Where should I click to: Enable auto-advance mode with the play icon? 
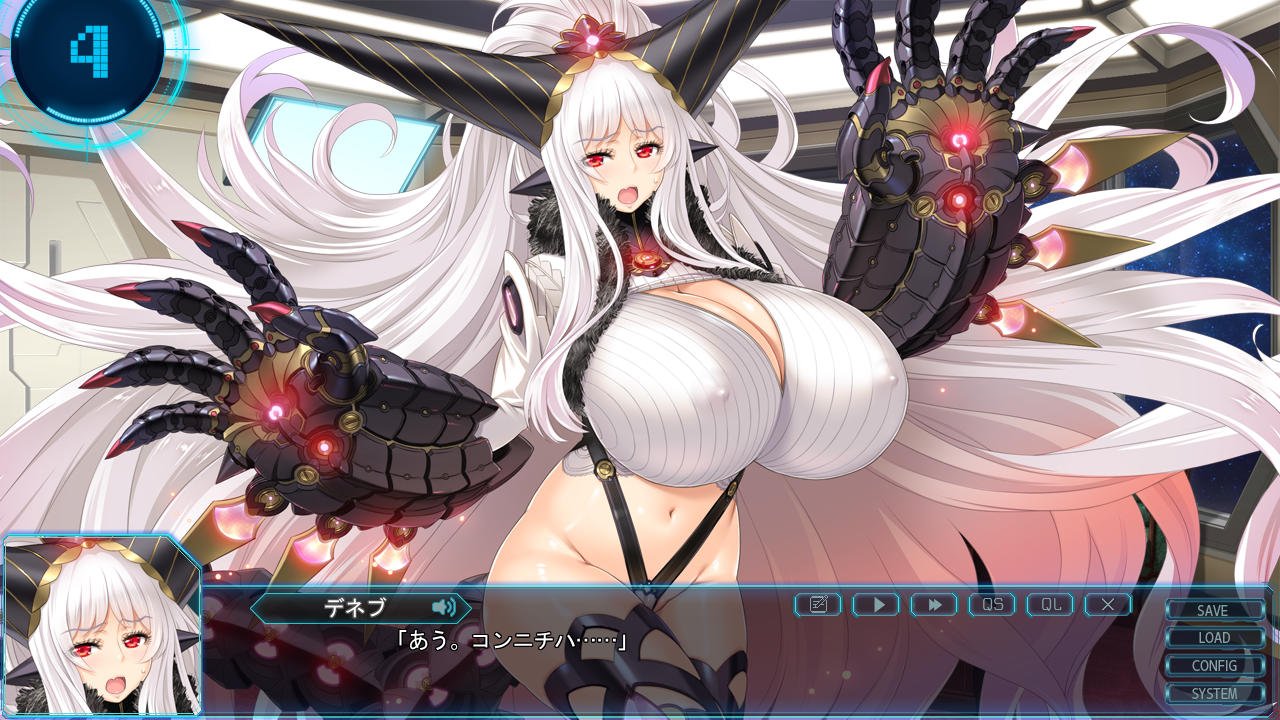[877, 604]
